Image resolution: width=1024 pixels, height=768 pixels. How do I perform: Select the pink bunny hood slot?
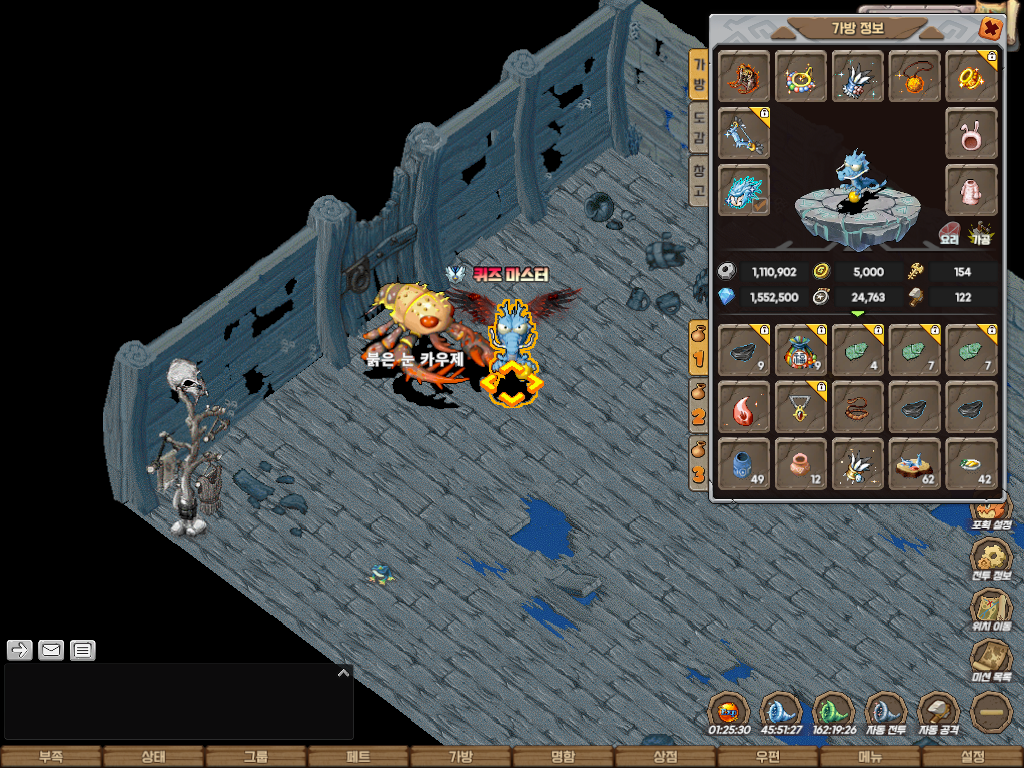[x=971, y=133]
